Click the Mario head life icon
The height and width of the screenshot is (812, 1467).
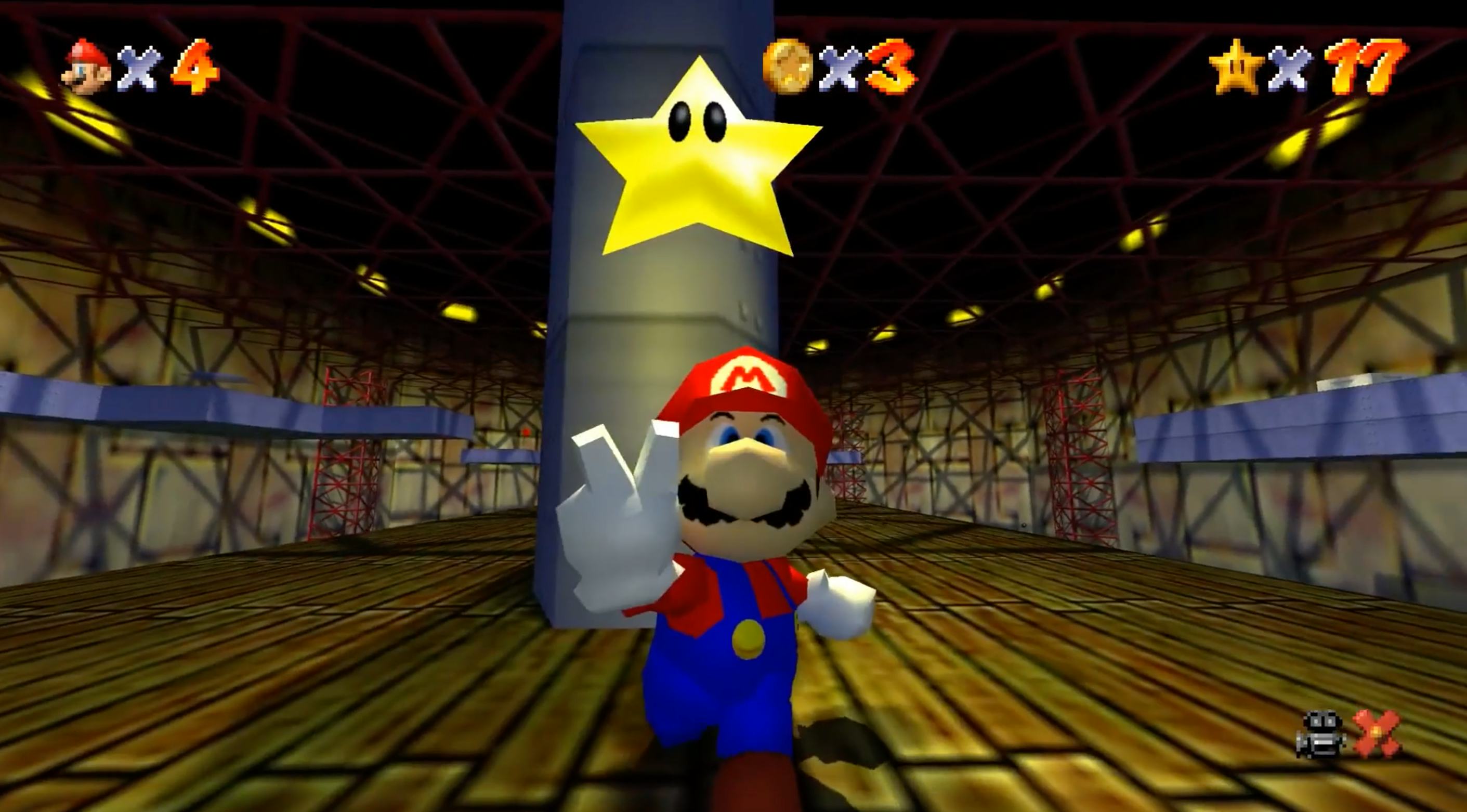click(84, 66)
